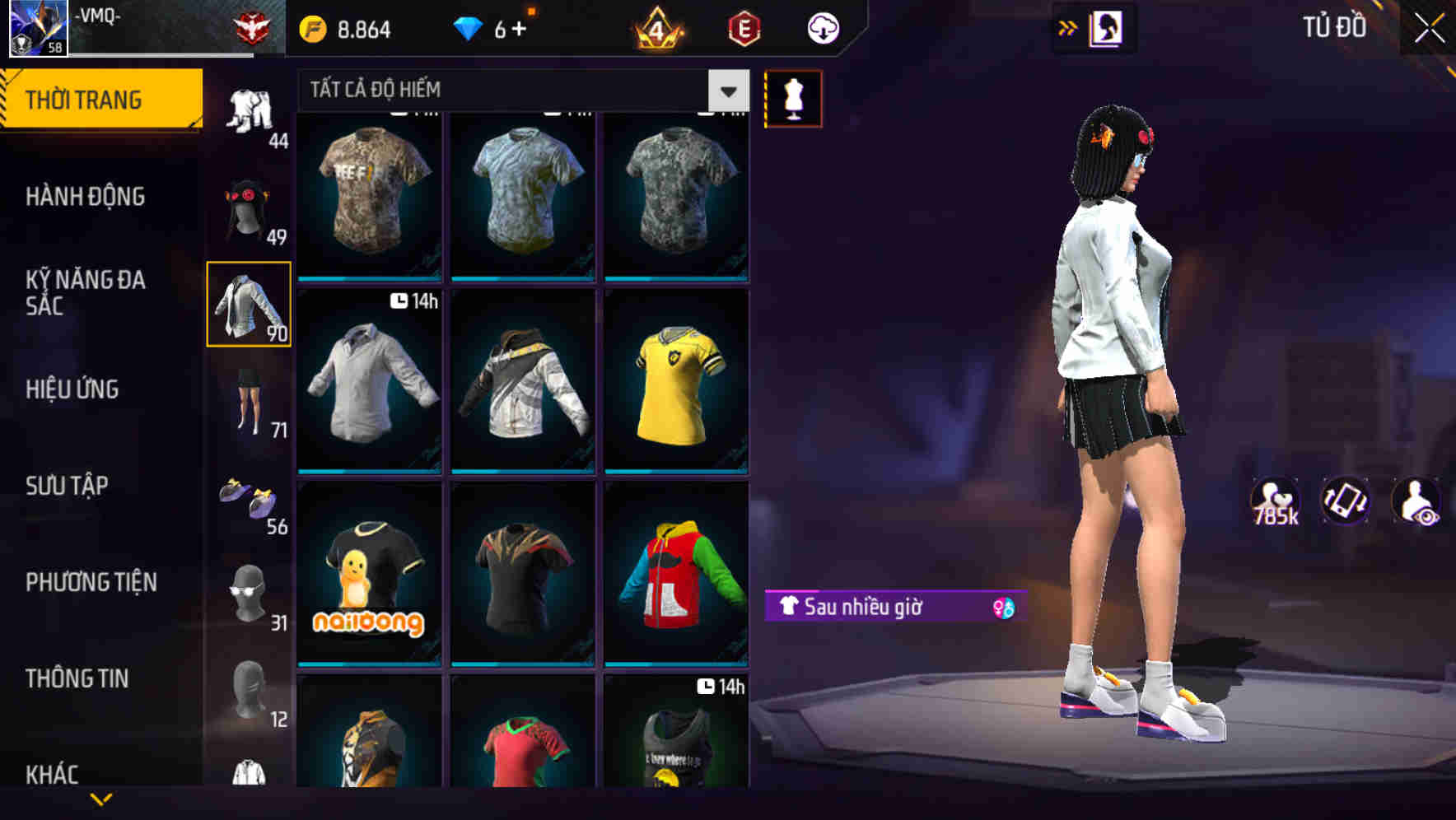
Task: Click the outfit save profile icon near top right
Action: 1105,27
